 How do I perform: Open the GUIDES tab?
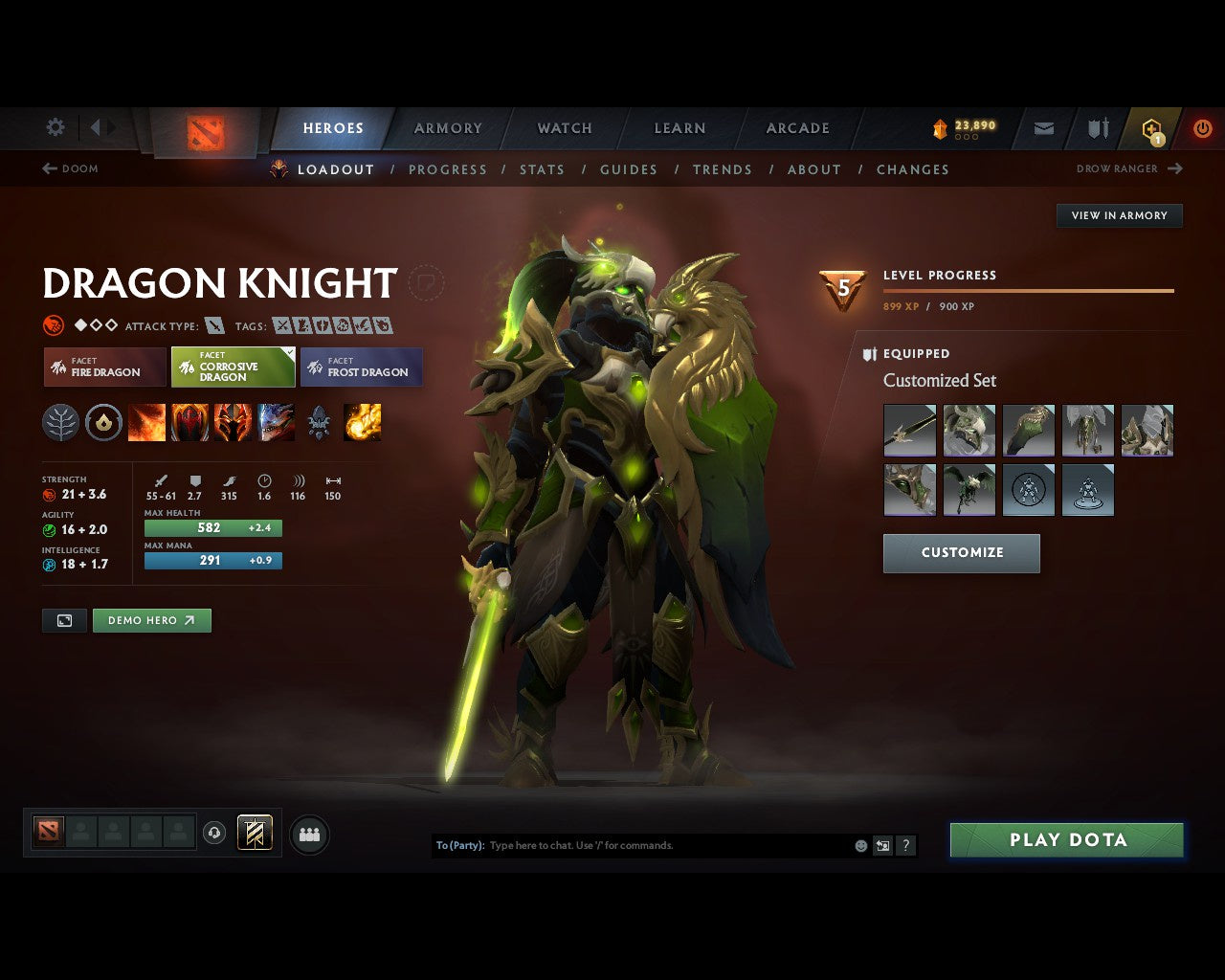click(628, 169)
